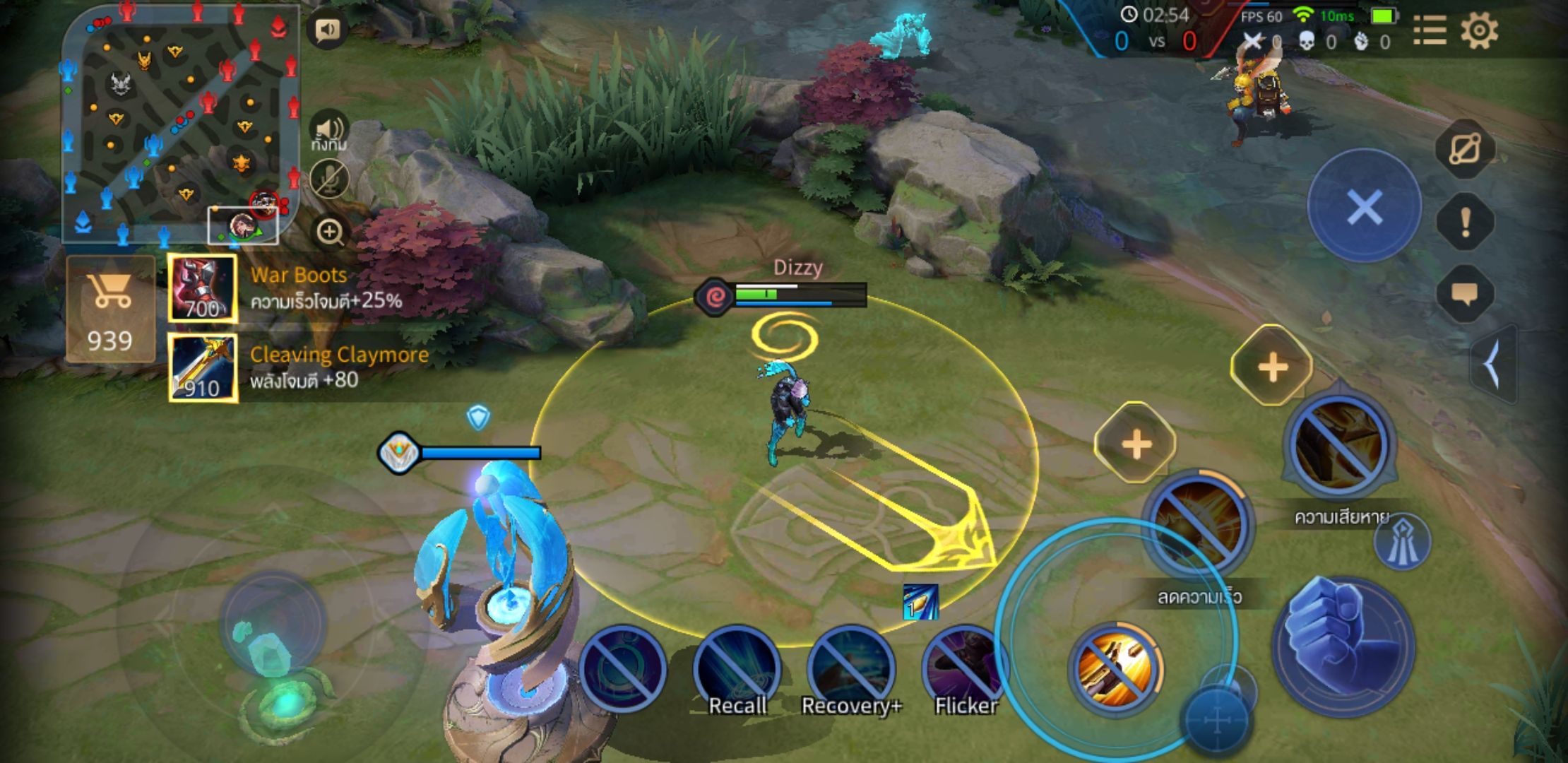The width and height of the screenshot is (1568, 763).
Task: Buy the suggested War Boots item
Action: (x=203, y=289)
